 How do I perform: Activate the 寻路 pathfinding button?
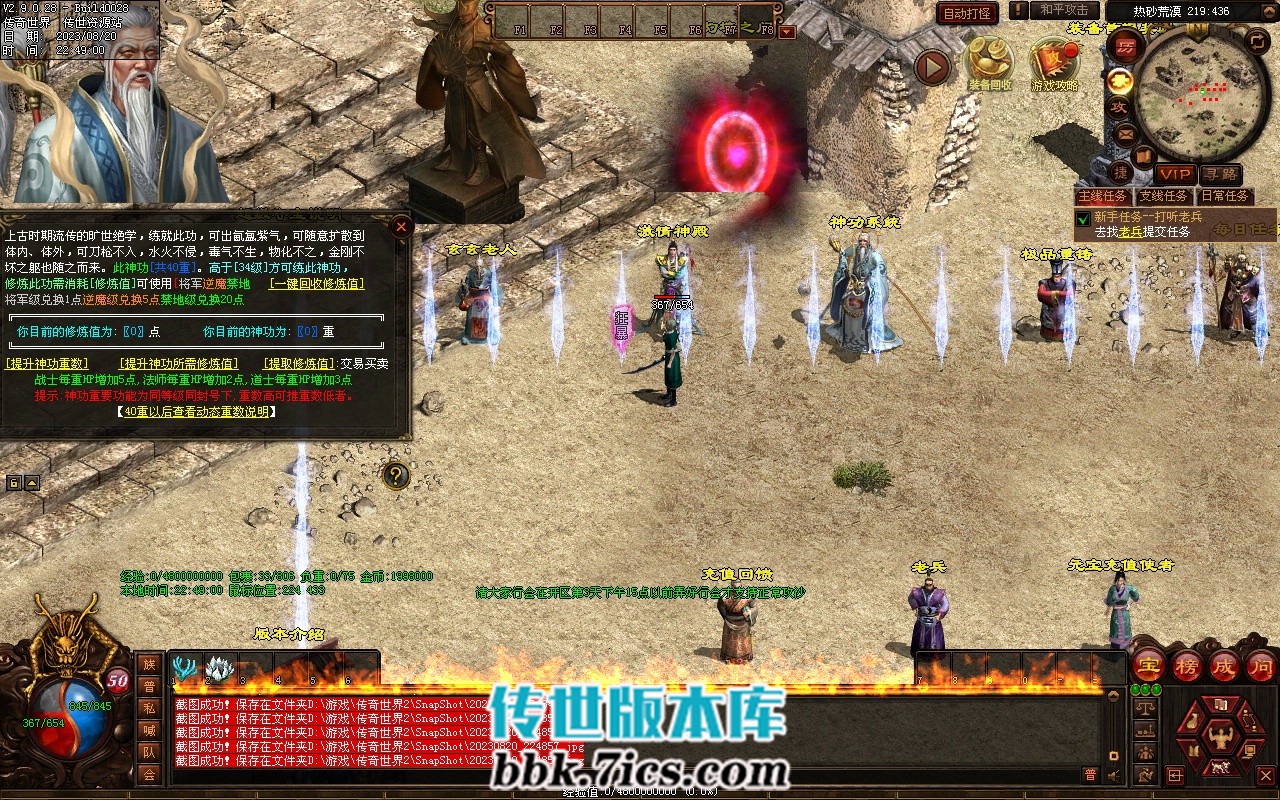[1220, 174]
